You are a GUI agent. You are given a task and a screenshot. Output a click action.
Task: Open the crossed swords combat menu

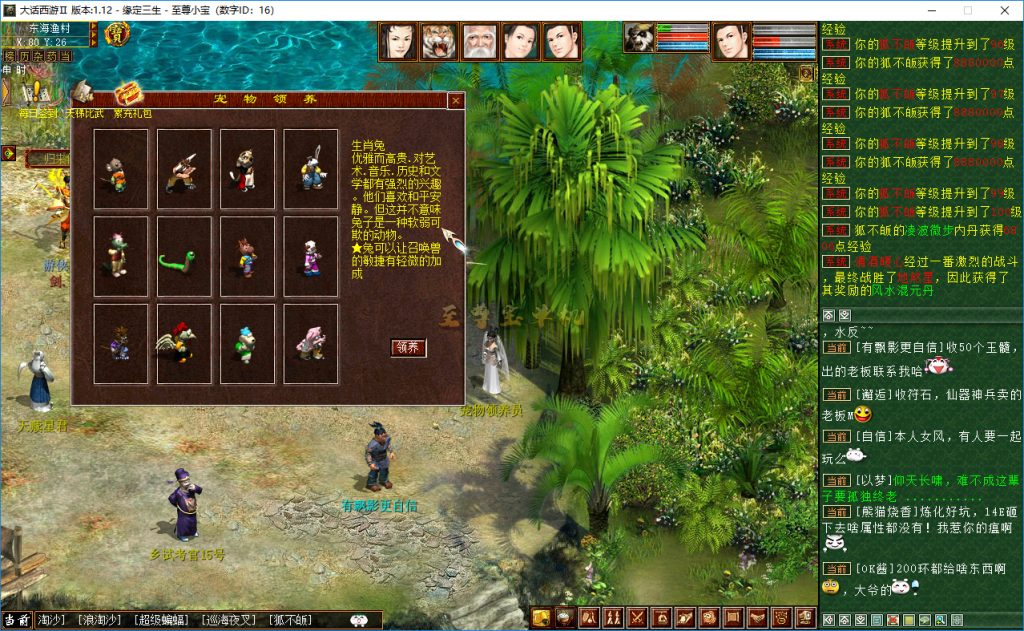[636, 618]
